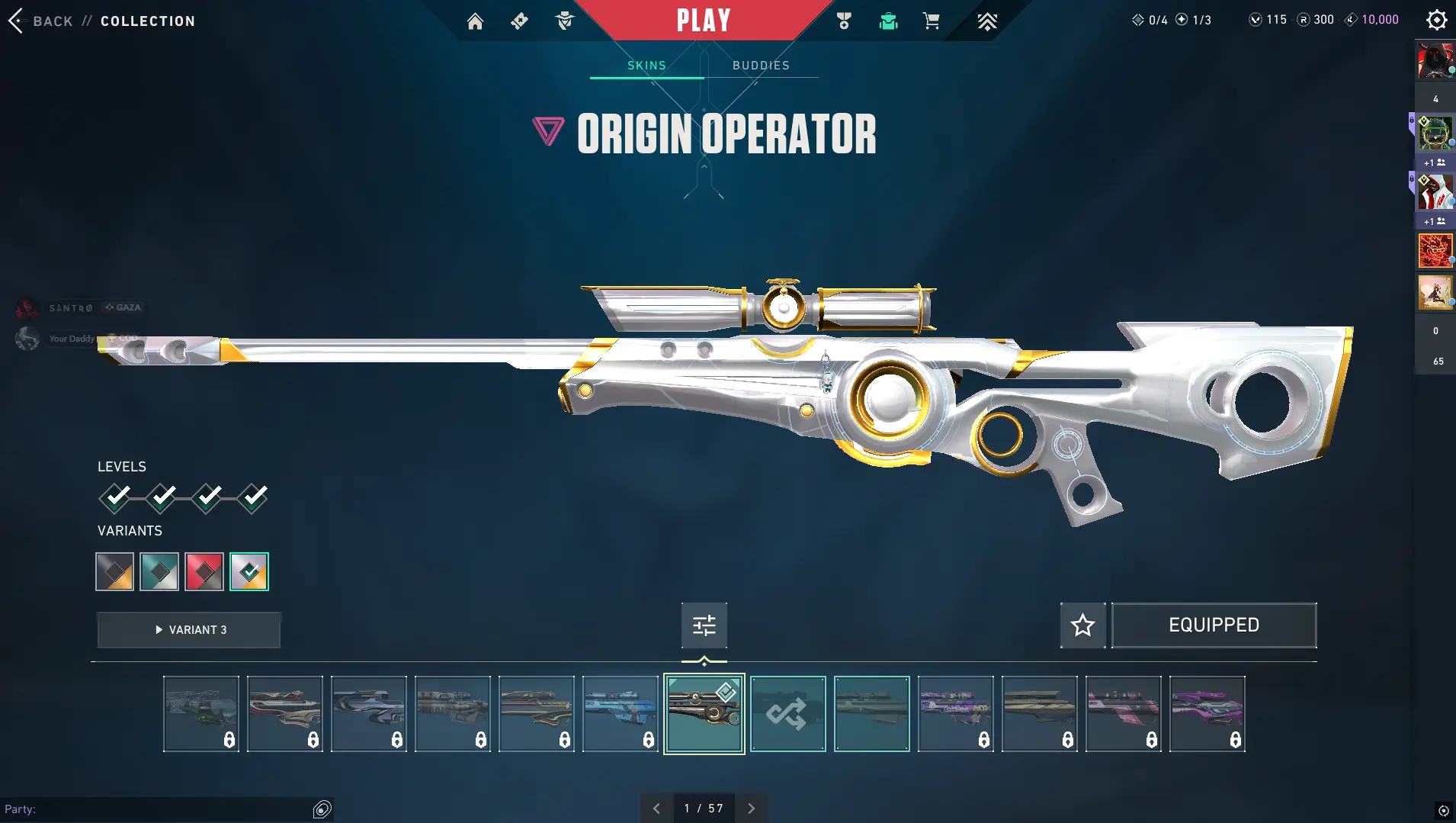Open the store cart icon
Image resolution: width=1456 pixels, height=823 pixels.
tap(931, 21)
